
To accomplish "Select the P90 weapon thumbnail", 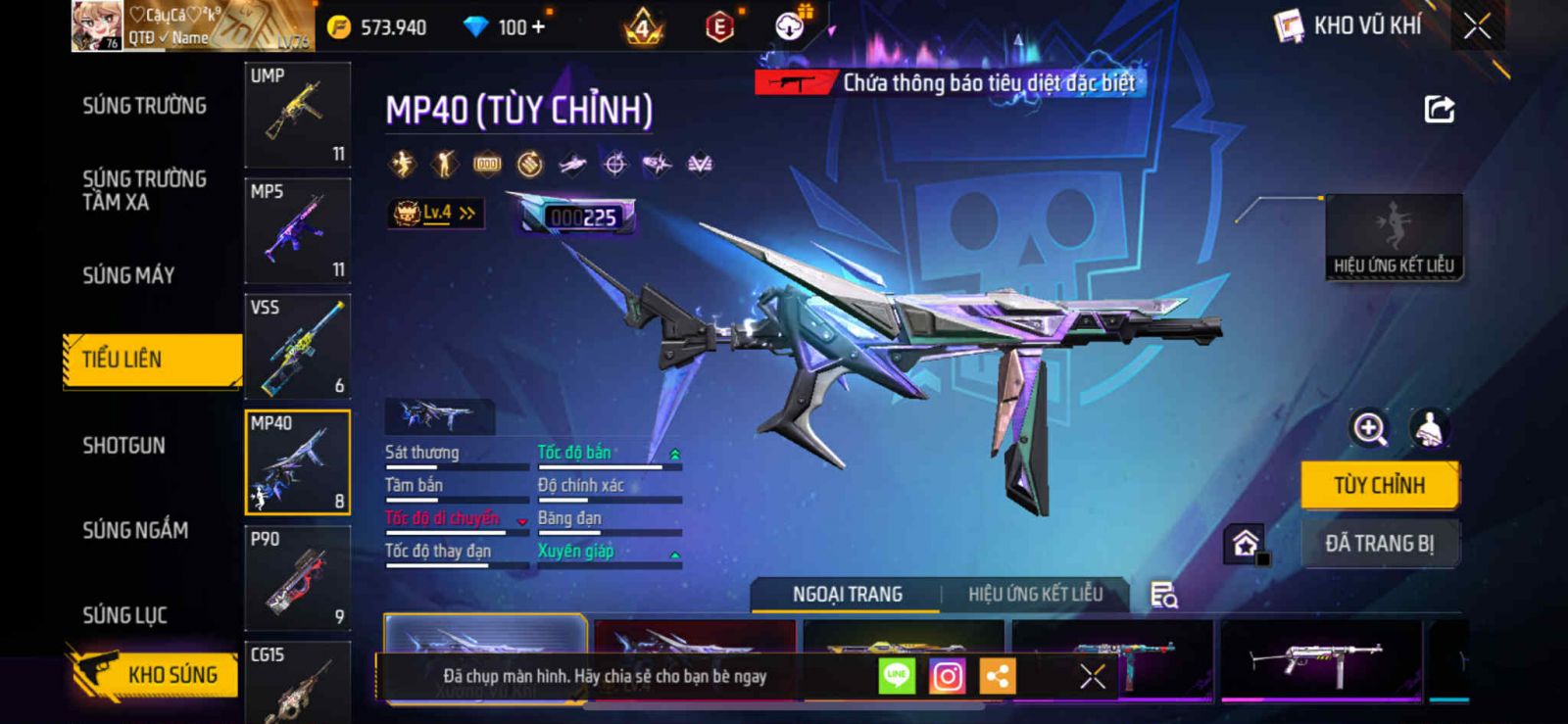I will (297, 578).
